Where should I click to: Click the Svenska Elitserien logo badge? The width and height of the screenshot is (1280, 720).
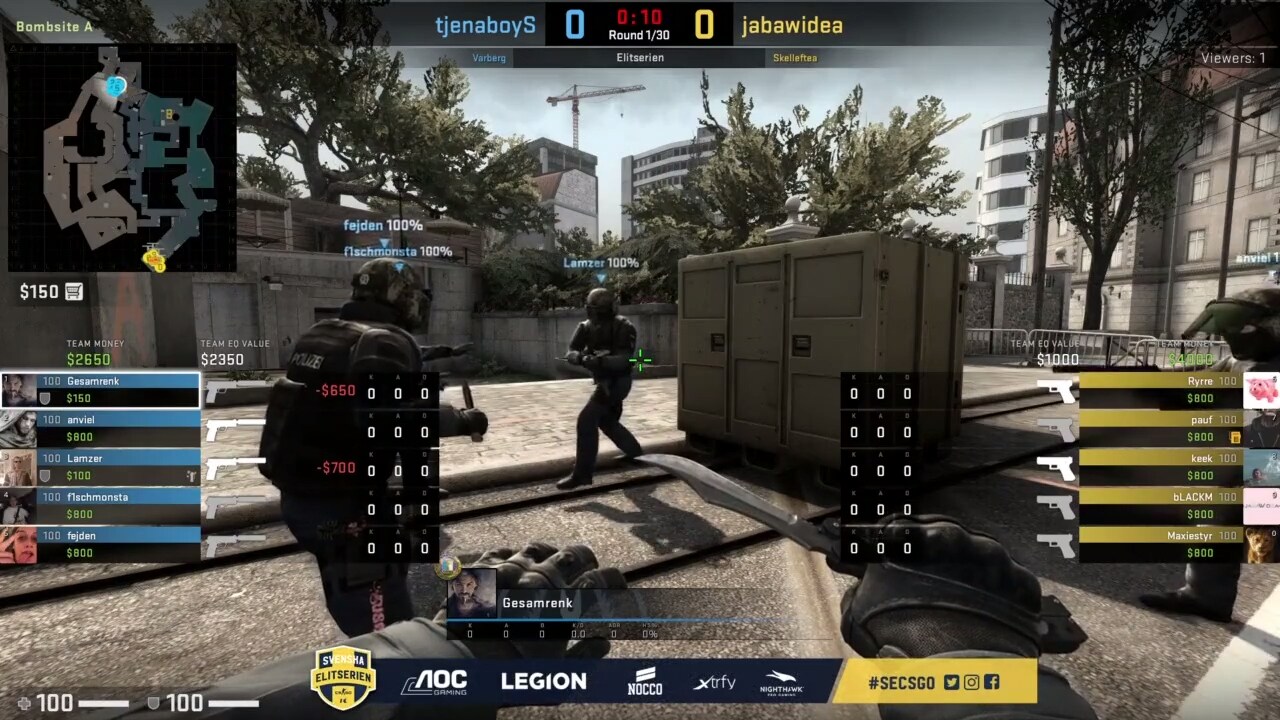(343, 677)
